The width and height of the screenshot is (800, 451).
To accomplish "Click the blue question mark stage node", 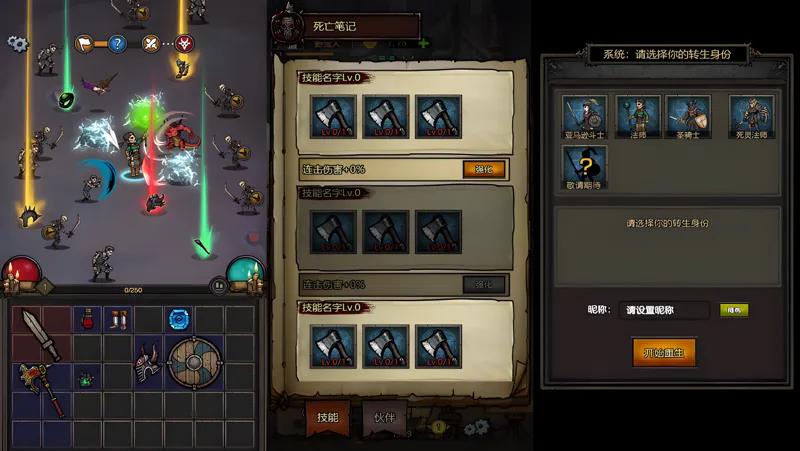I will [x=117, y=43].
